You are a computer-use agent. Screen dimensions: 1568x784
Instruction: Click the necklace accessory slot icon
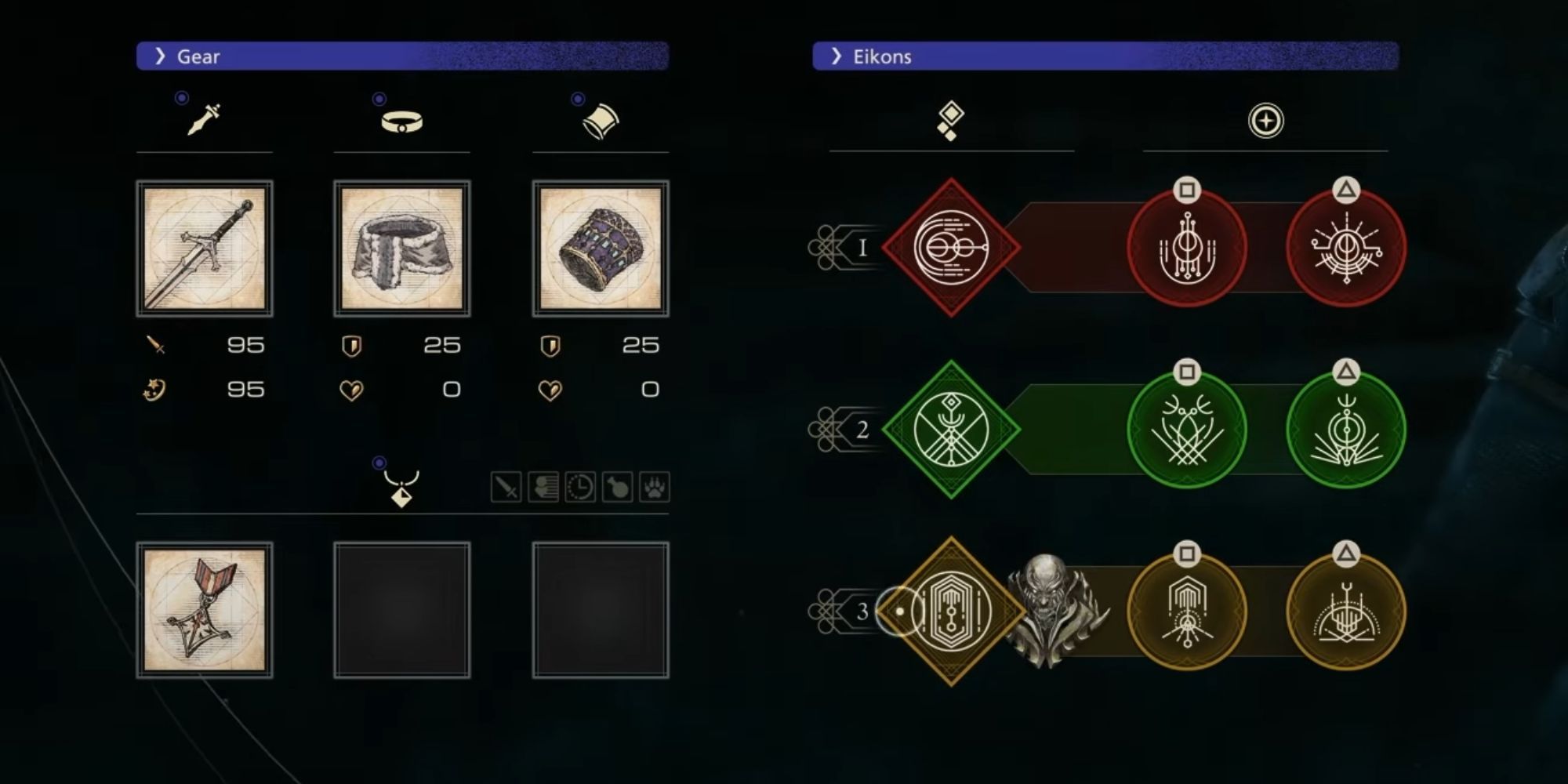tap(402, 492)
